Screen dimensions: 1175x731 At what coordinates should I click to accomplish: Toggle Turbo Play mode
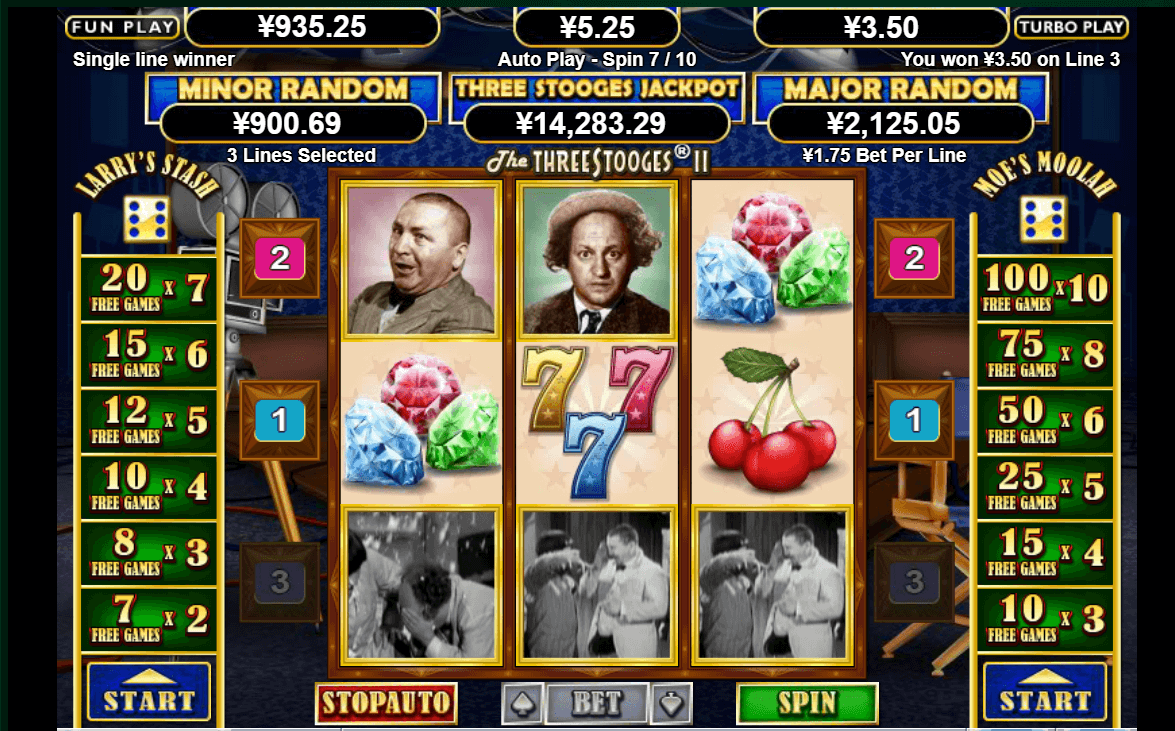point(1071,27)
